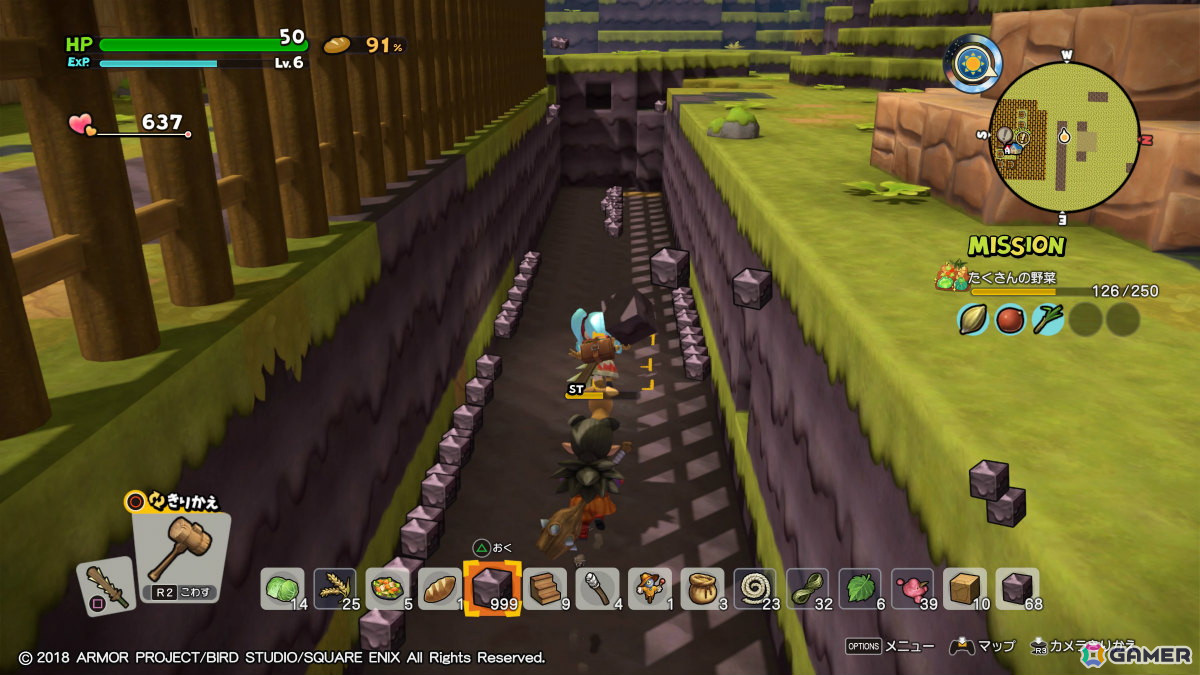1200x675 pixels.
Task: Select the green leaf hotbar slot
Action: click(x=860, y=588)
